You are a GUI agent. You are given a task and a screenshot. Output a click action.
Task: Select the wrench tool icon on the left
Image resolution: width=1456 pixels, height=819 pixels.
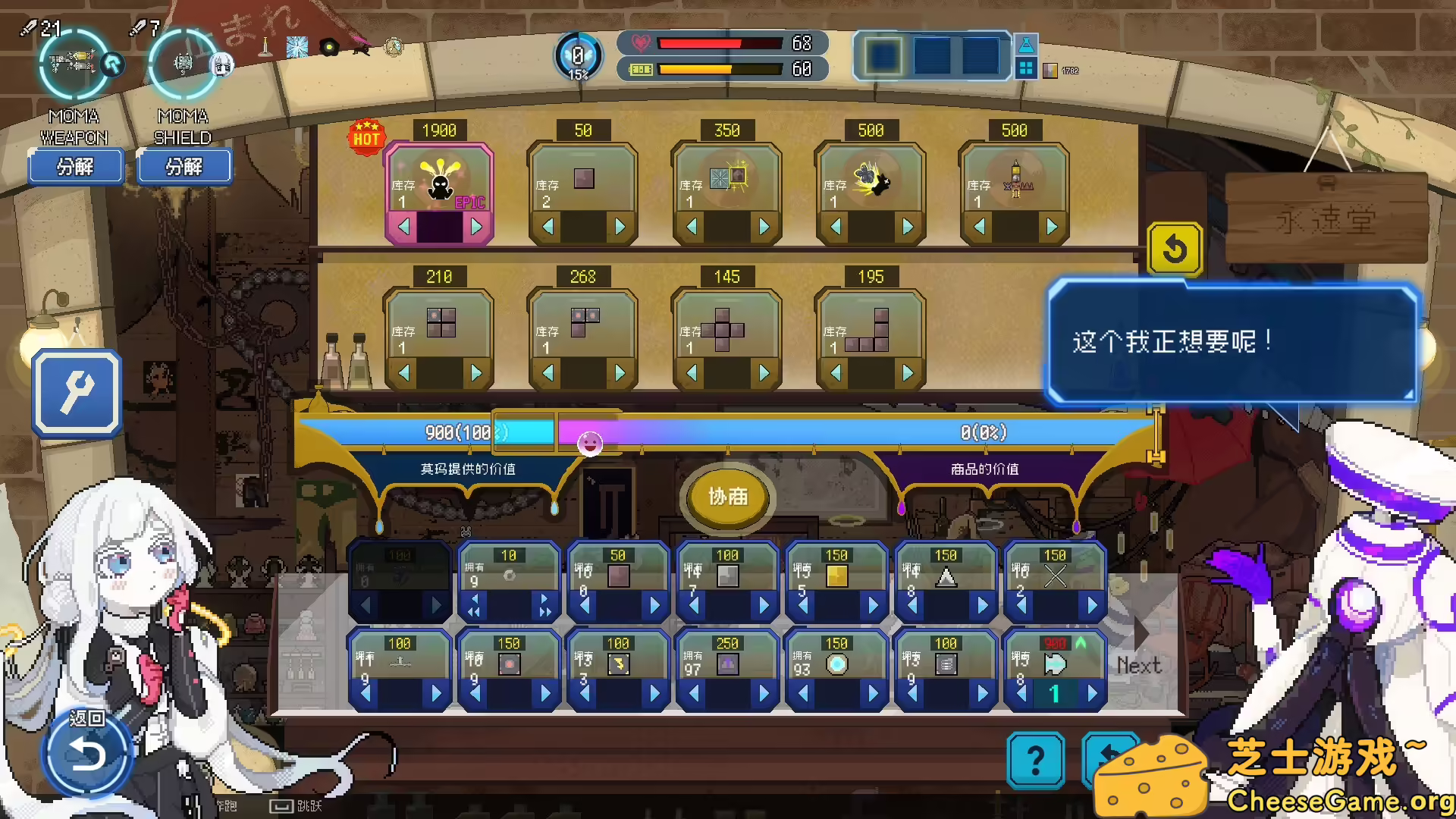point(76,391)
